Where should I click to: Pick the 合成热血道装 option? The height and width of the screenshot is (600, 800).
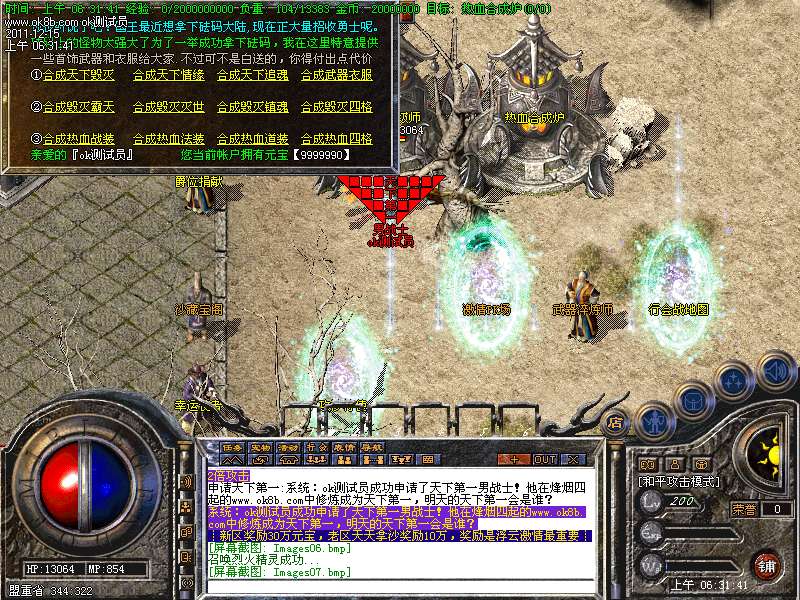(x=252, y=139)
